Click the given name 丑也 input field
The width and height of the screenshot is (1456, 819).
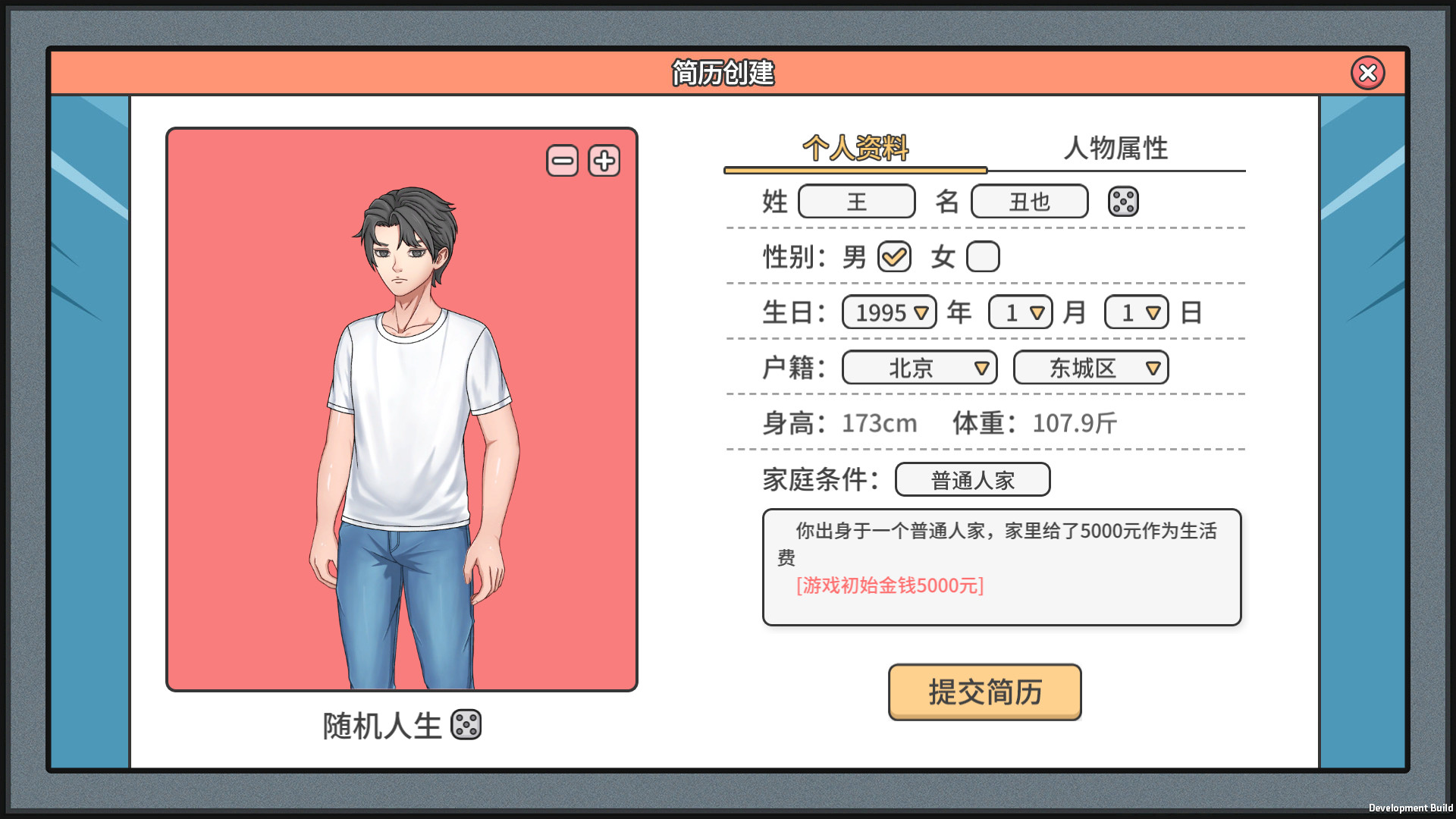tap(1028, 201)
